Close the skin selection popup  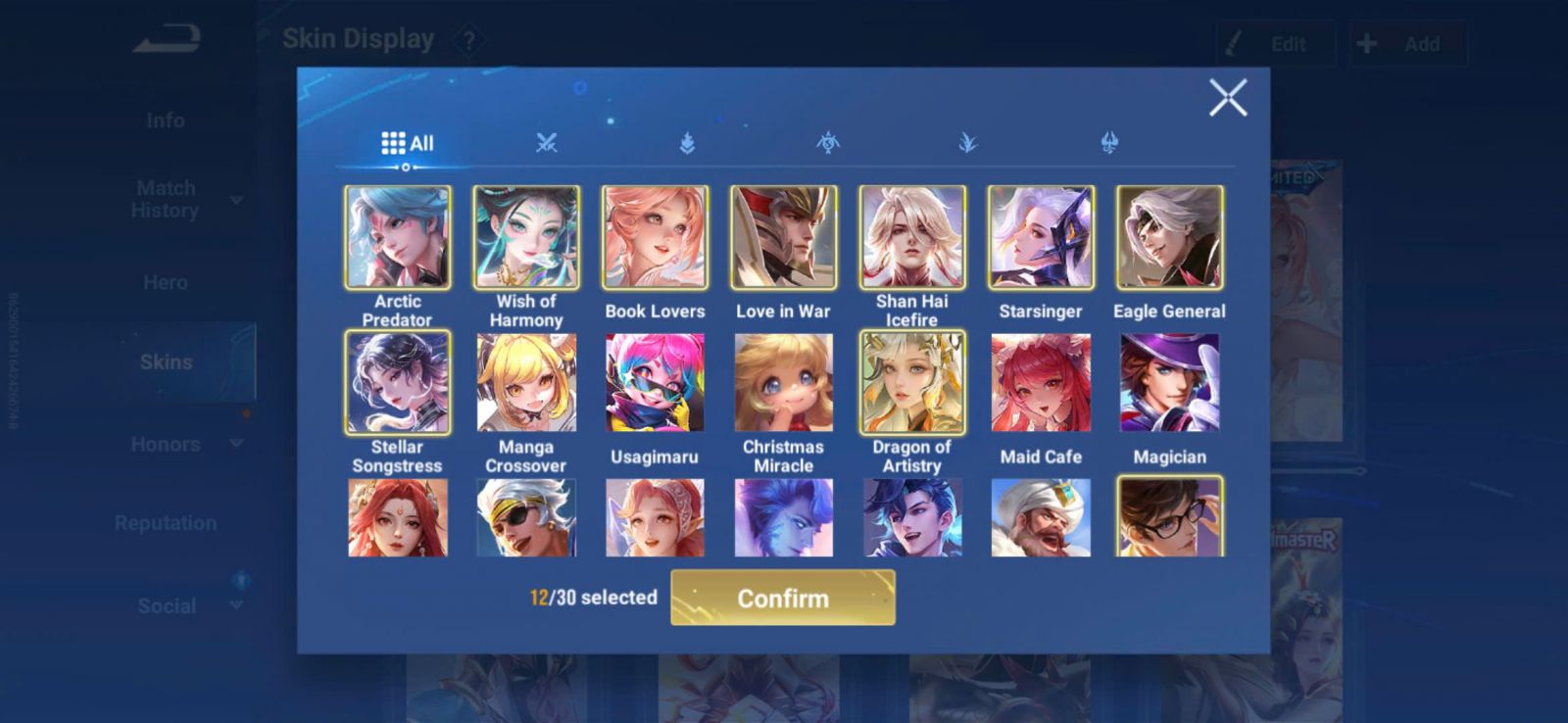tap(1227, 98)
